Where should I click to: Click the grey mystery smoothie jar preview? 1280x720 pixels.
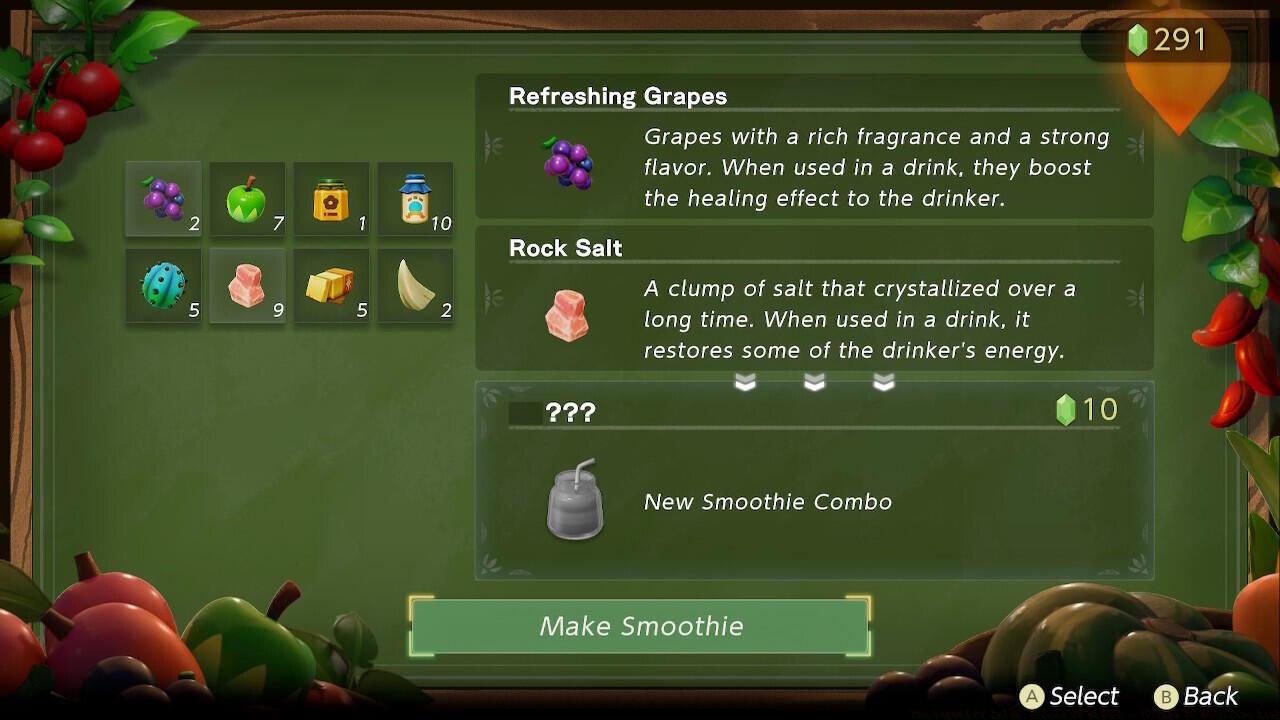(575, 502)
